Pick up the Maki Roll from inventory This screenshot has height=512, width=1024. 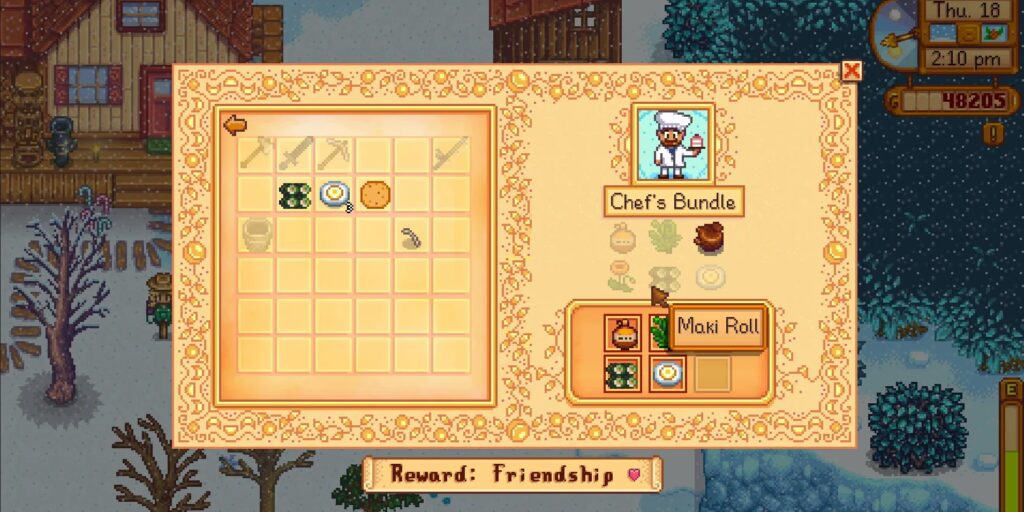296,194
